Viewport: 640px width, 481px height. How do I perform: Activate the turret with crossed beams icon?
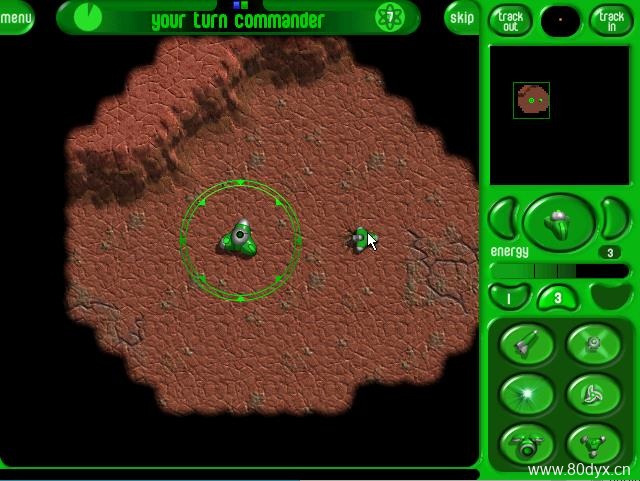(x=594, y=345)
